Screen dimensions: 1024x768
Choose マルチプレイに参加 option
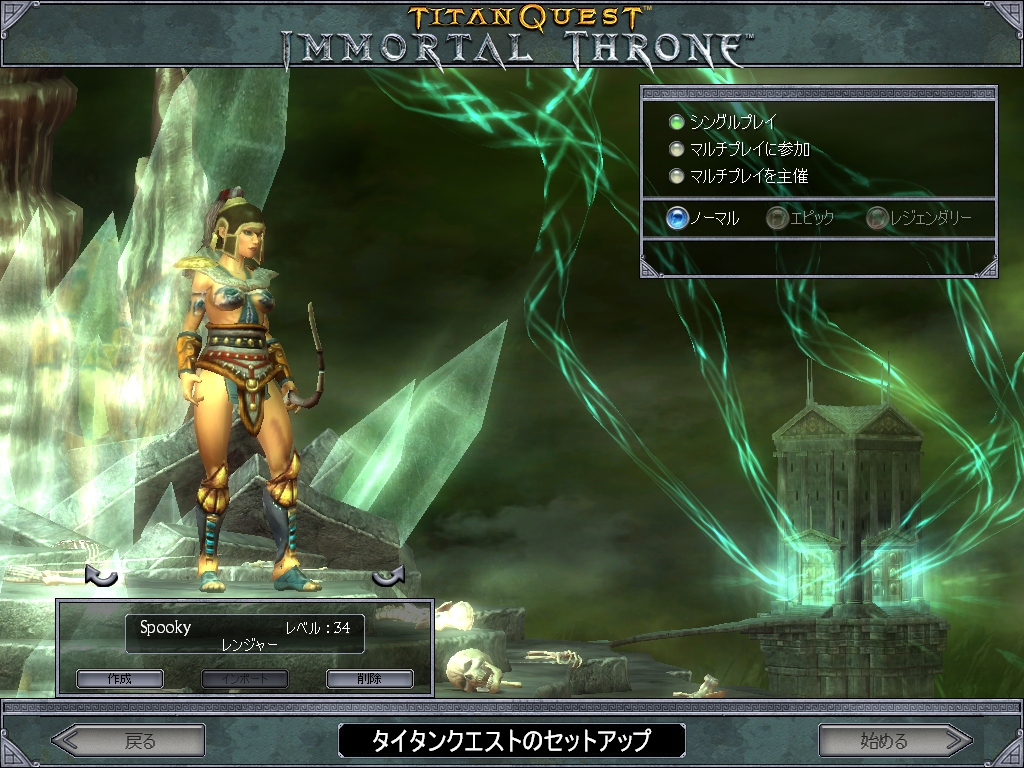coord(677,150)
